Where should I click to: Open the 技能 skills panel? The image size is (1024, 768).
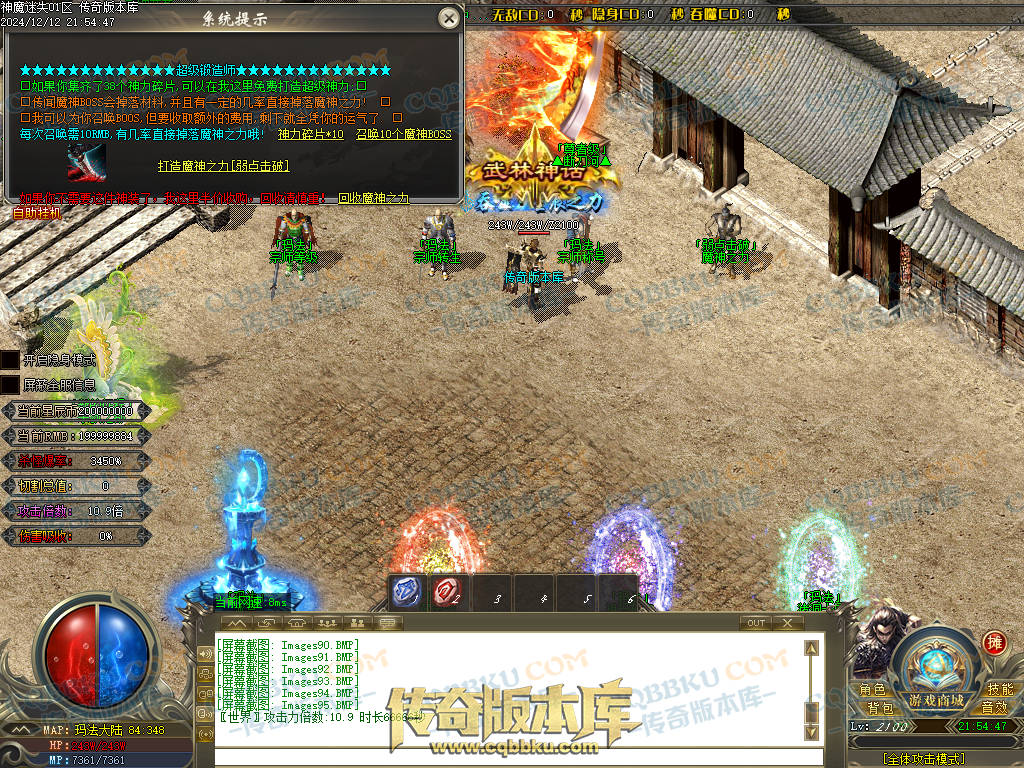(999, 690)
